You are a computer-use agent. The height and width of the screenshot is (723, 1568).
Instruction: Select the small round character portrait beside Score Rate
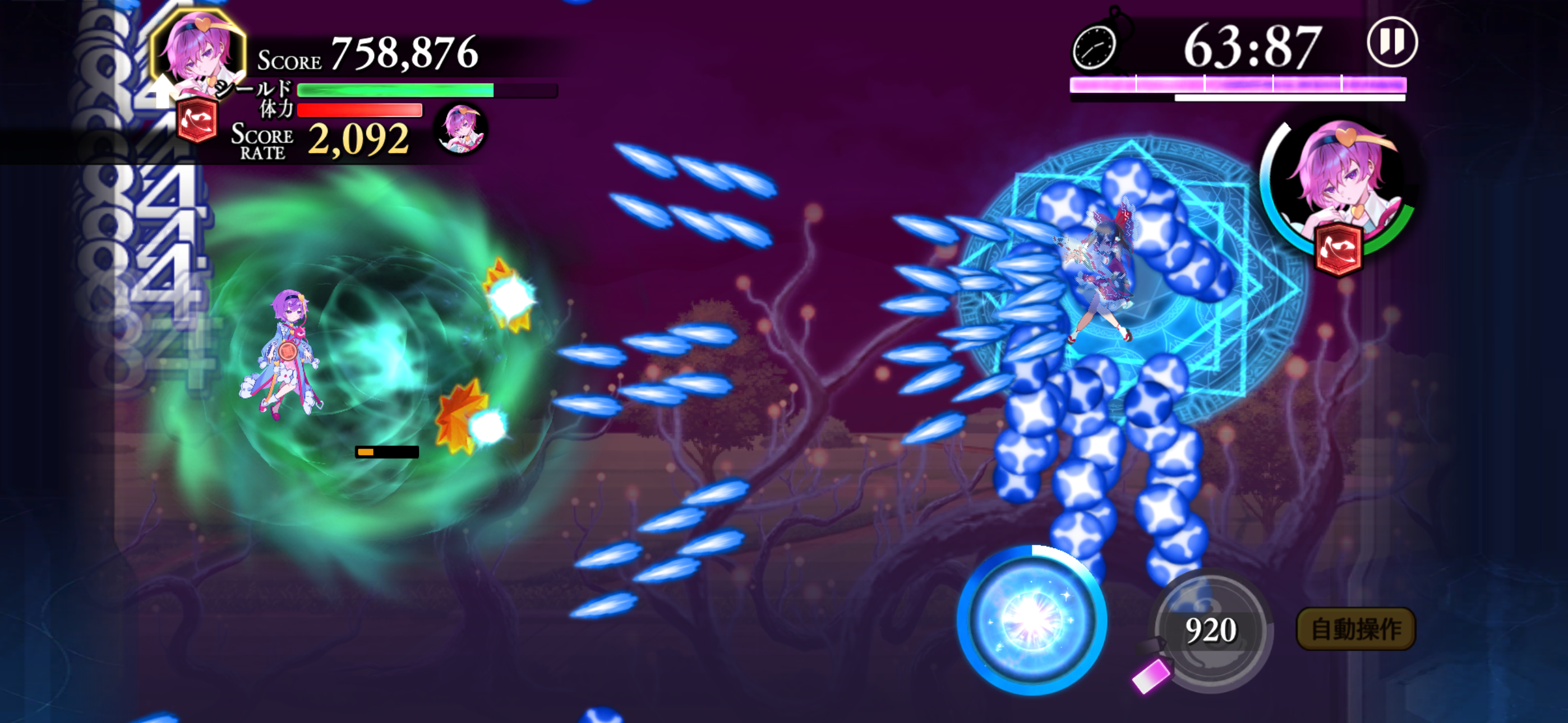(x=461, y=128)
